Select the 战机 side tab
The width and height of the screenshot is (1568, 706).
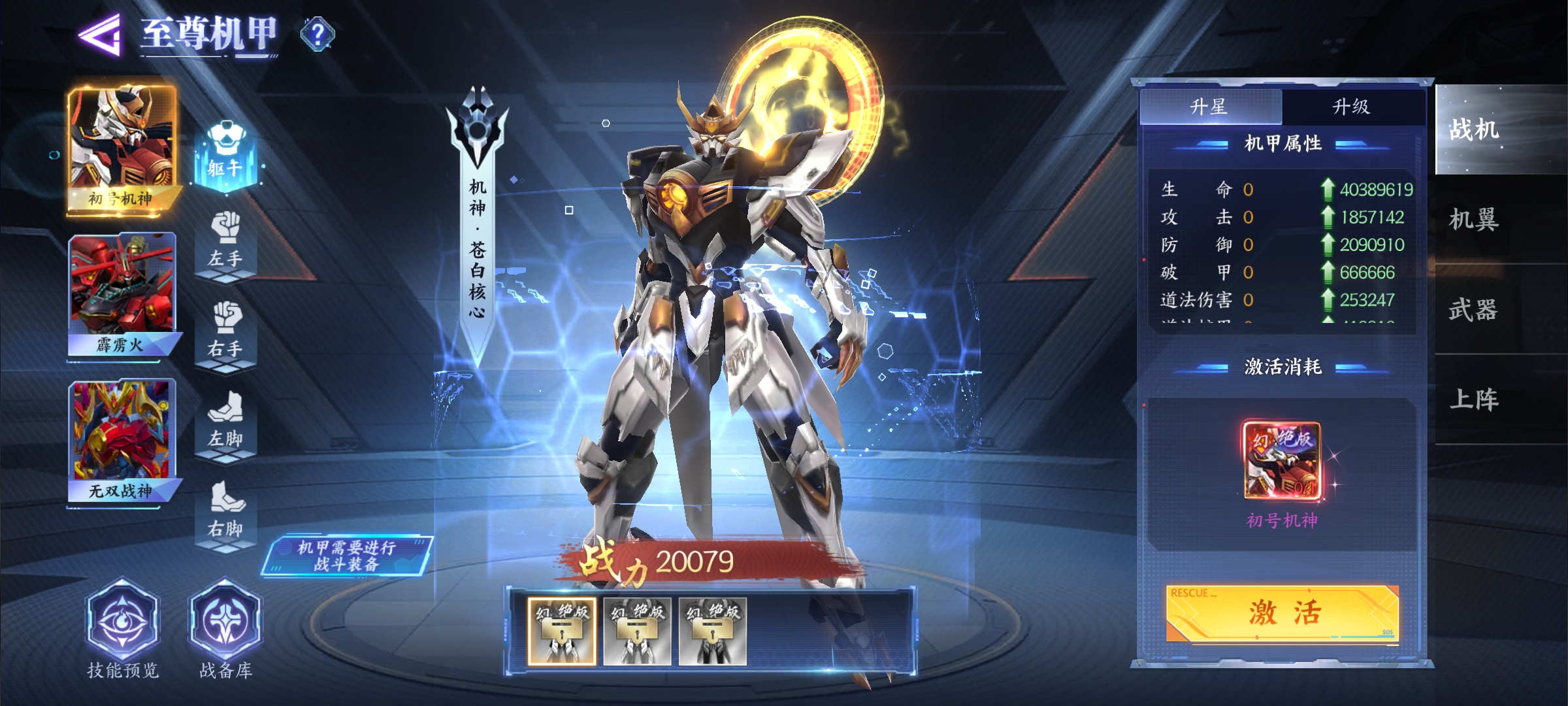1475,129
